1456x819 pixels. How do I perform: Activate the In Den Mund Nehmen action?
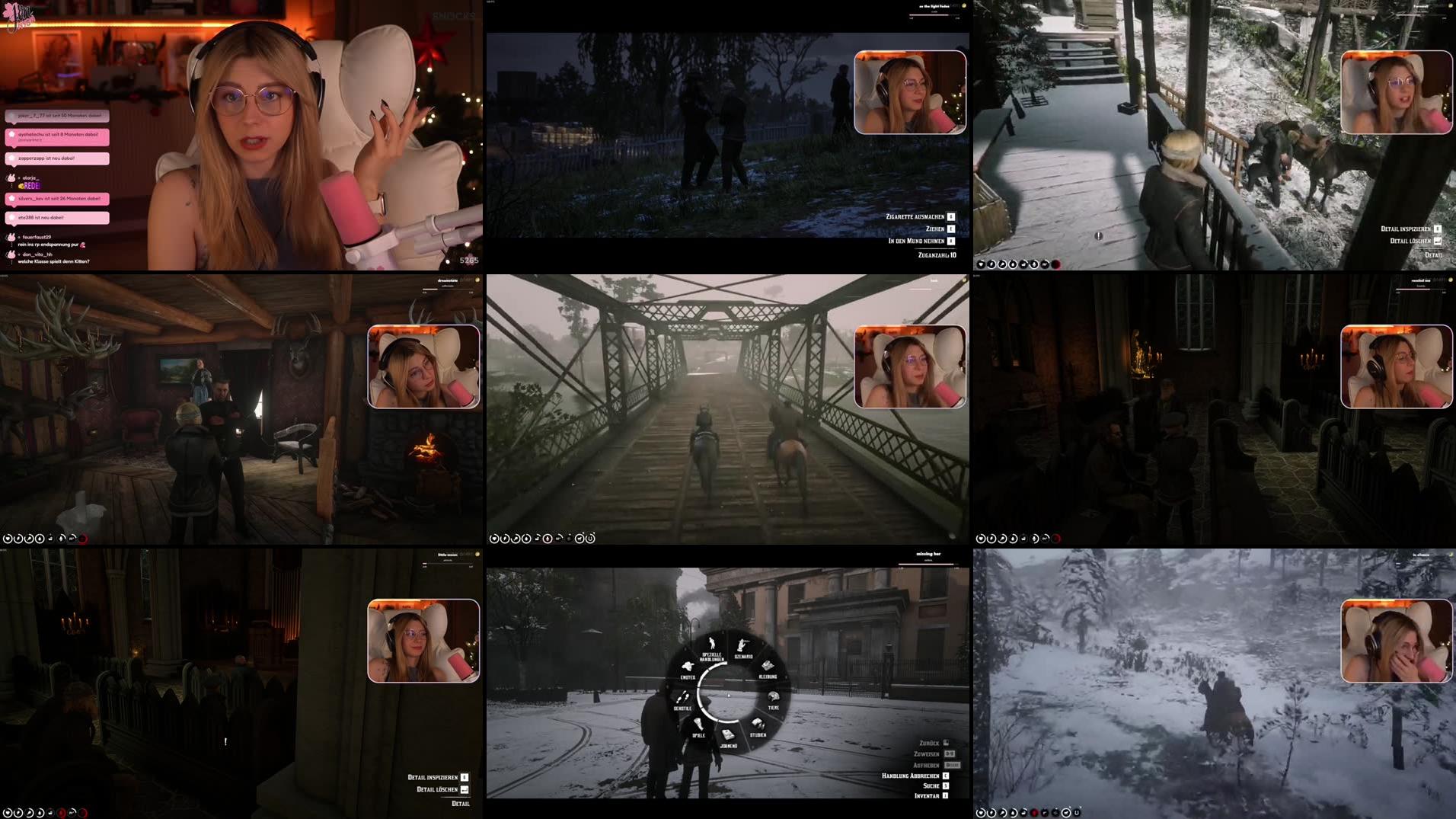coord(915,240)
